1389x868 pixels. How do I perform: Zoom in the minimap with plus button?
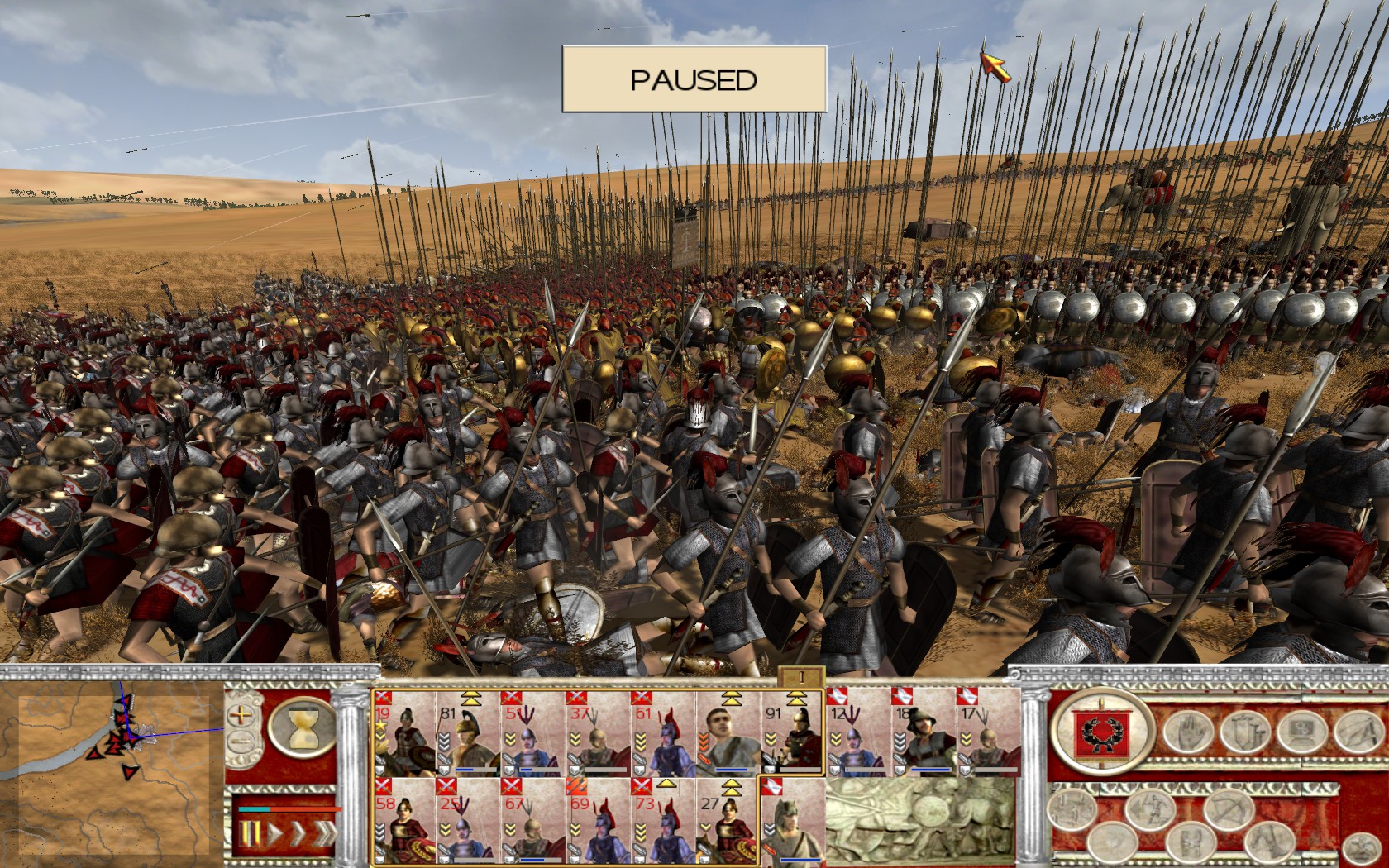[x=241, y=715]
